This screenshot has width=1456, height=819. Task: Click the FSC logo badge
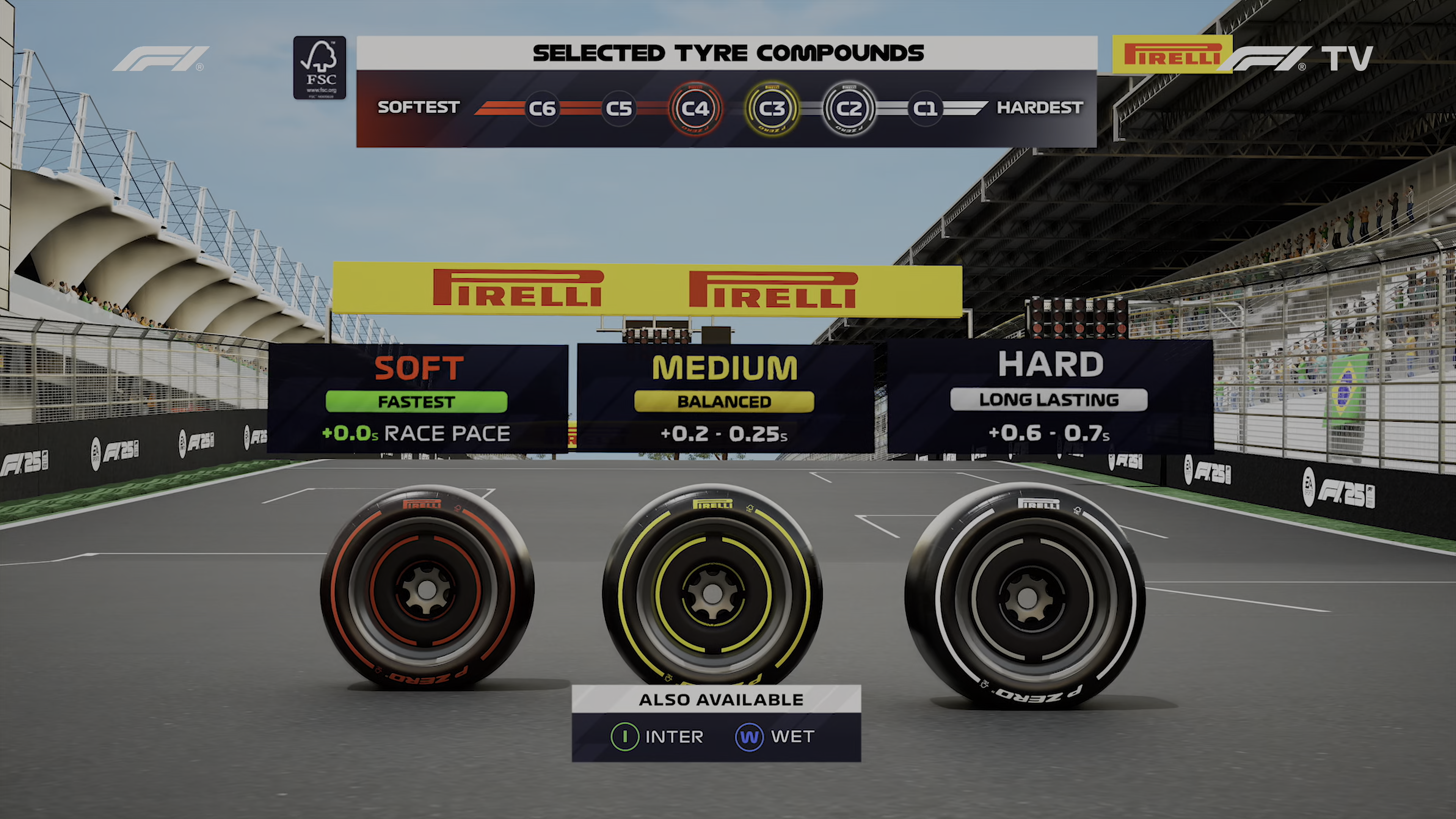pos(320,68)
